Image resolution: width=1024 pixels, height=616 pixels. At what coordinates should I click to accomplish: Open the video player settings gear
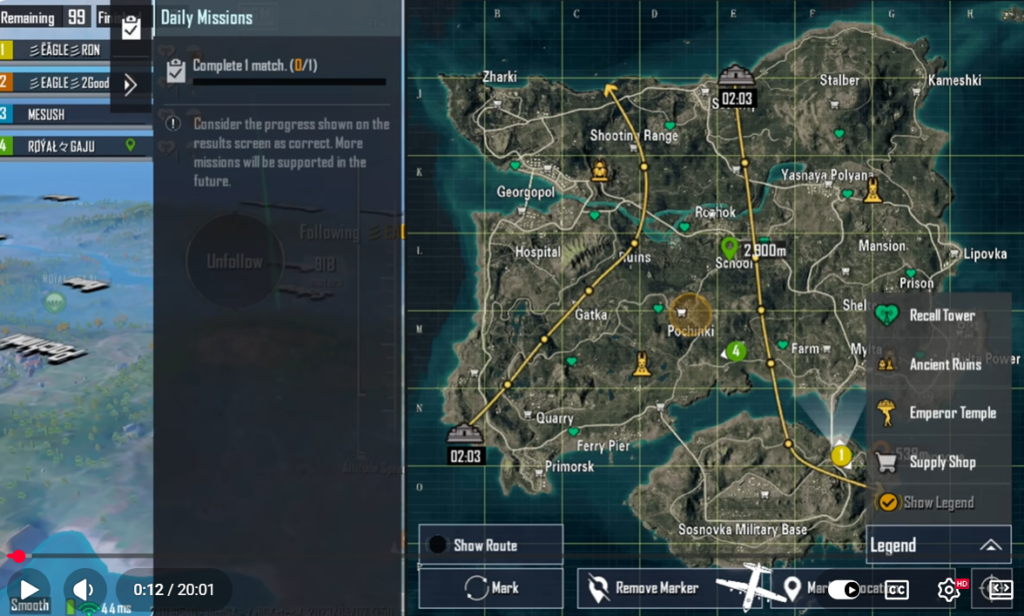click(948, 590)
